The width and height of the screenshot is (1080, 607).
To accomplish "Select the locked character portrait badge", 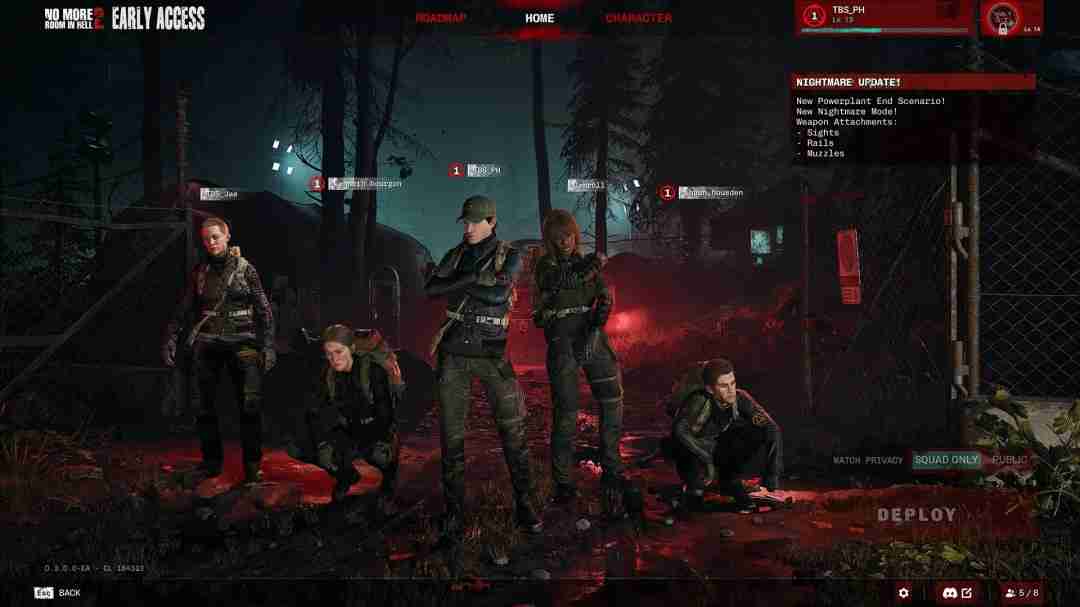I will click(1011, 18).
